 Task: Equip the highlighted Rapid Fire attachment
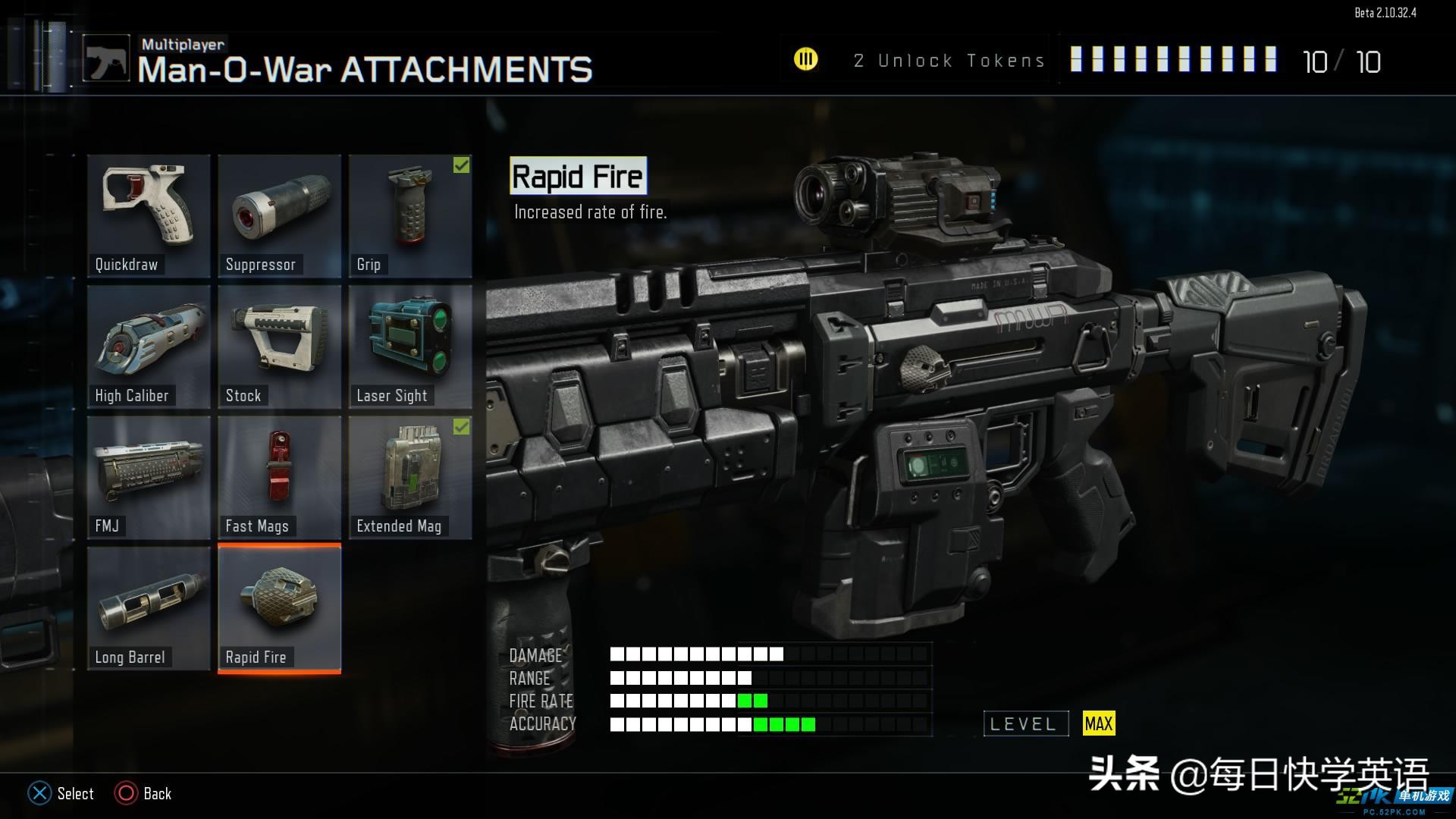click(279, 608)
